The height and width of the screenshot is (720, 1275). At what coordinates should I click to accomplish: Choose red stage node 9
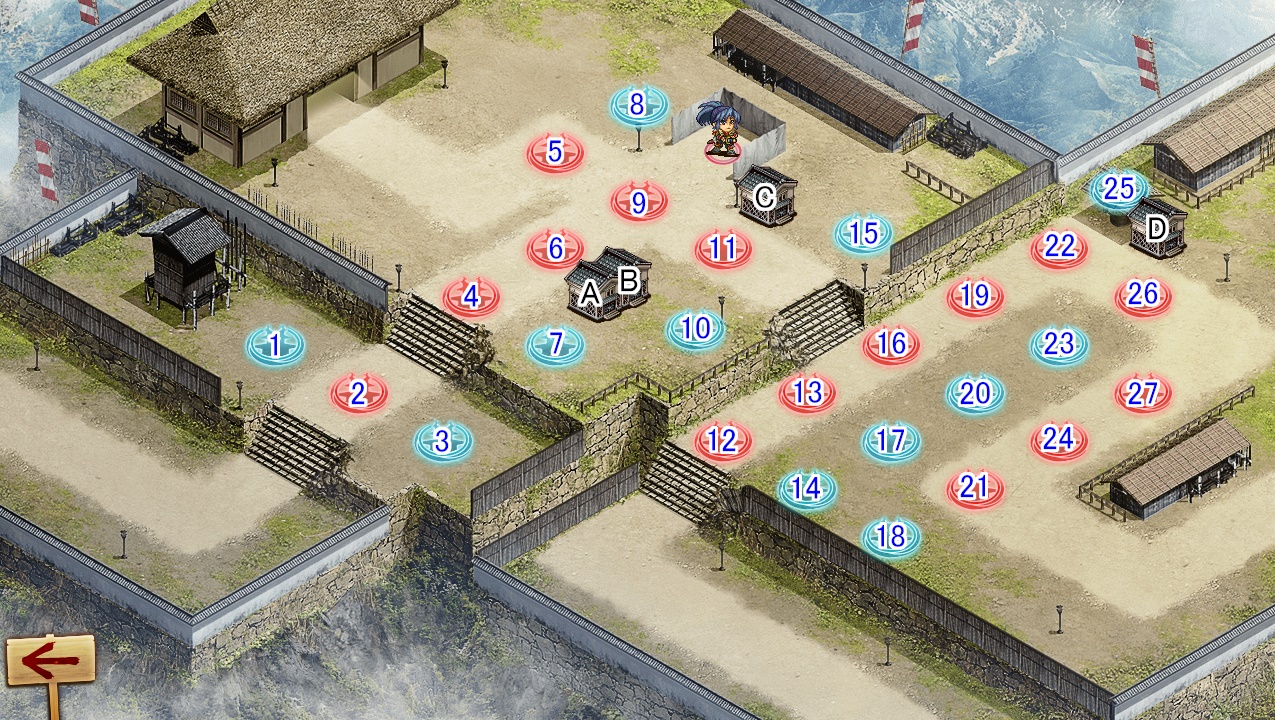coord(639,202)
